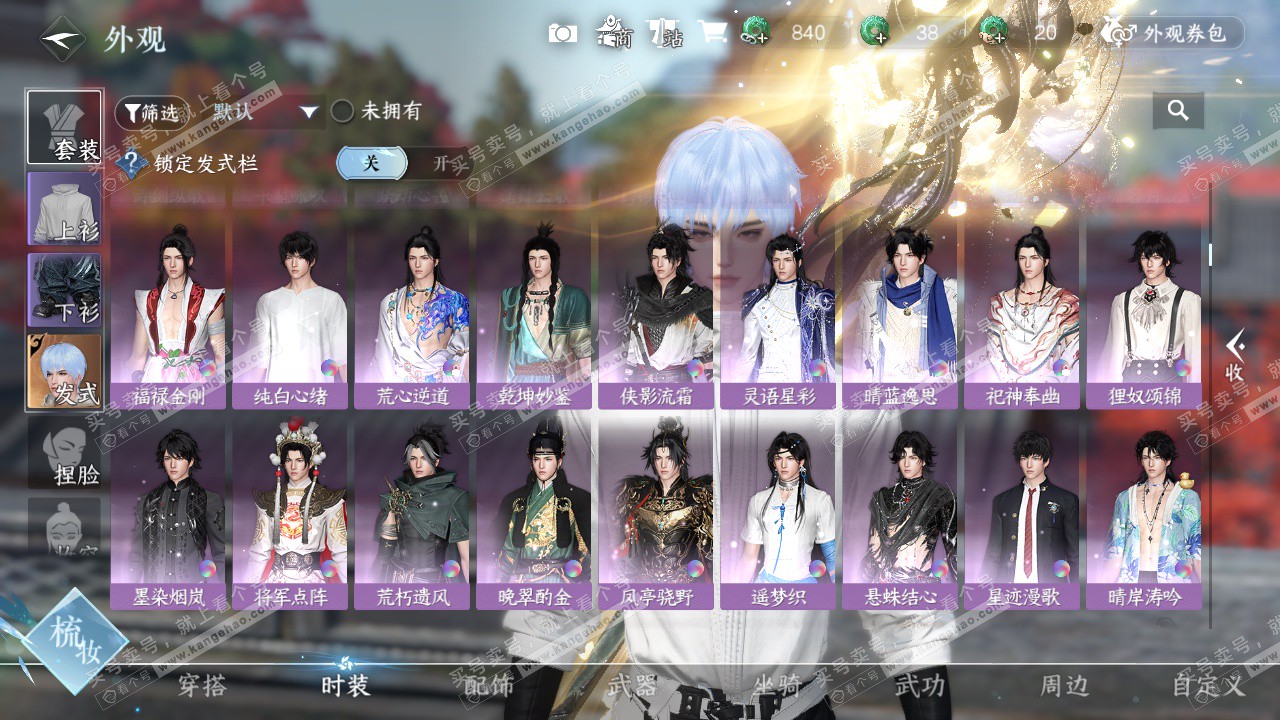
Task: Switch to the 上衫 top category
Action: pyautogui.click(x=64, y=209)
